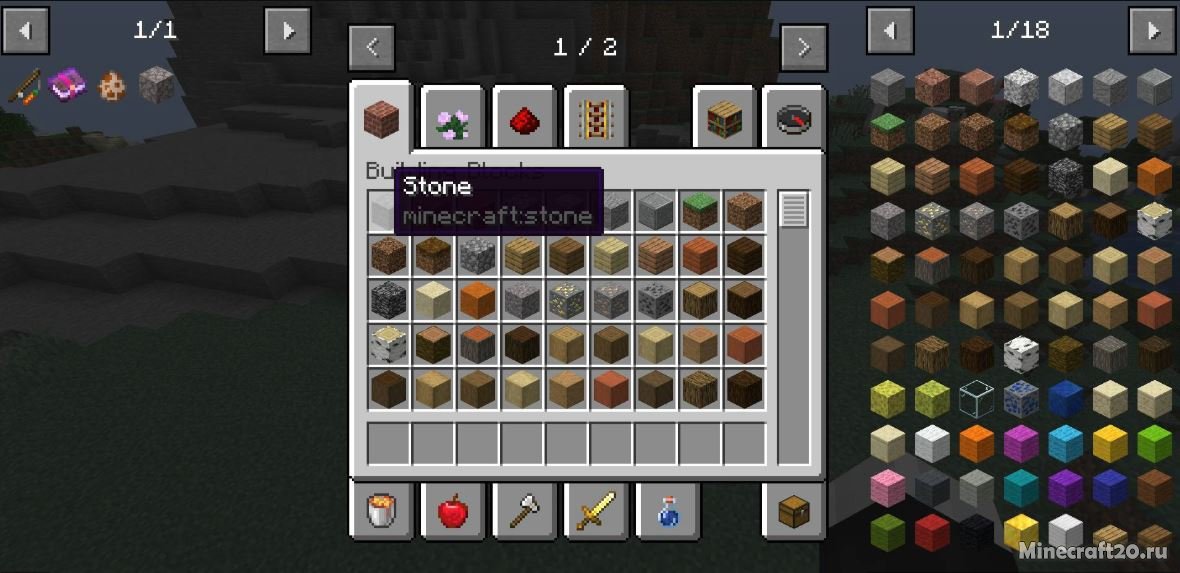Advance the 1/18 item list page
This screenshot has width=1180, height=573.
[1151, 30]
